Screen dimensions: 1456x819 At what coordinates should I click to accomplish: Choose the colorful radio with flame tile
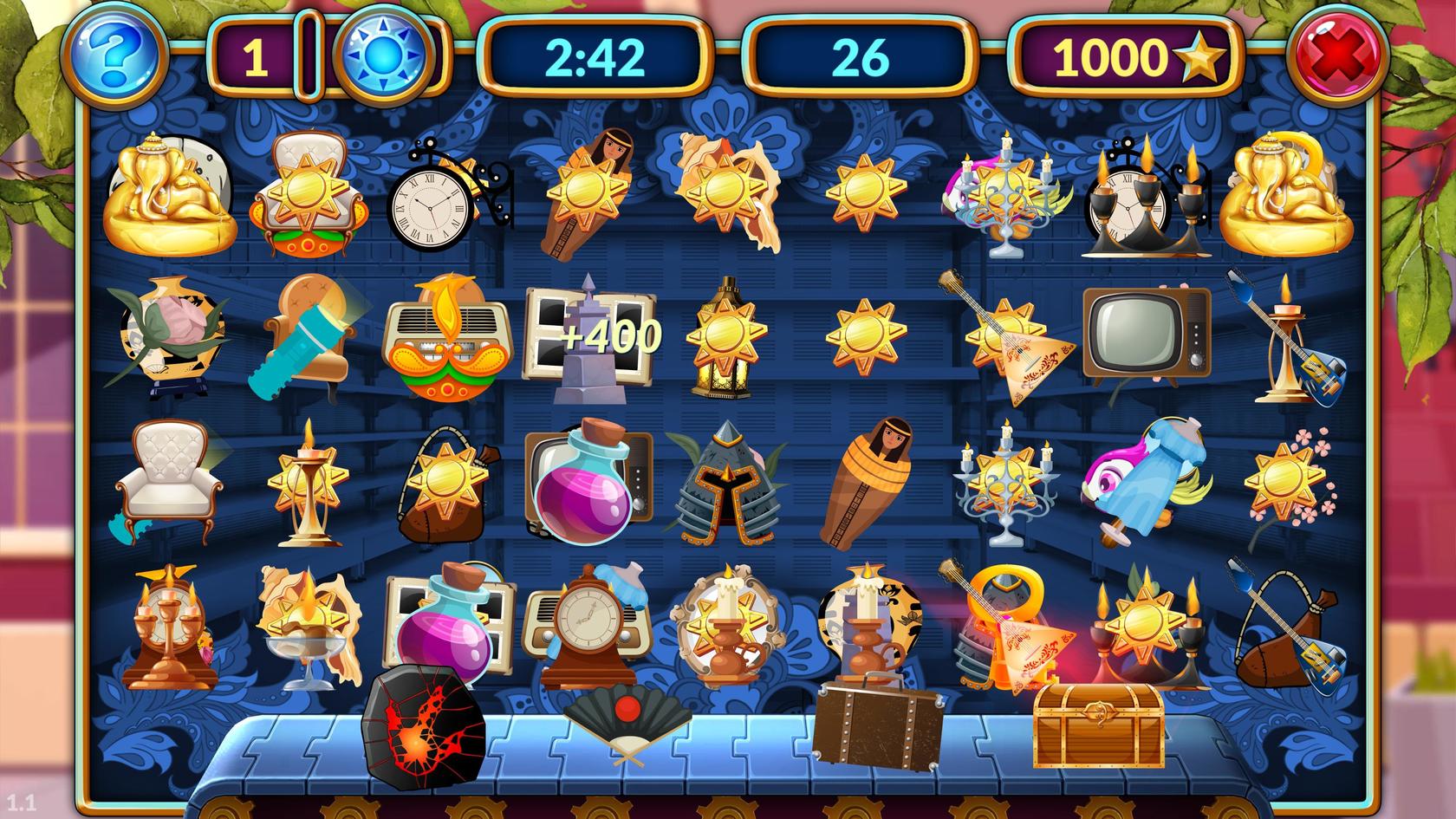point(445,340)
